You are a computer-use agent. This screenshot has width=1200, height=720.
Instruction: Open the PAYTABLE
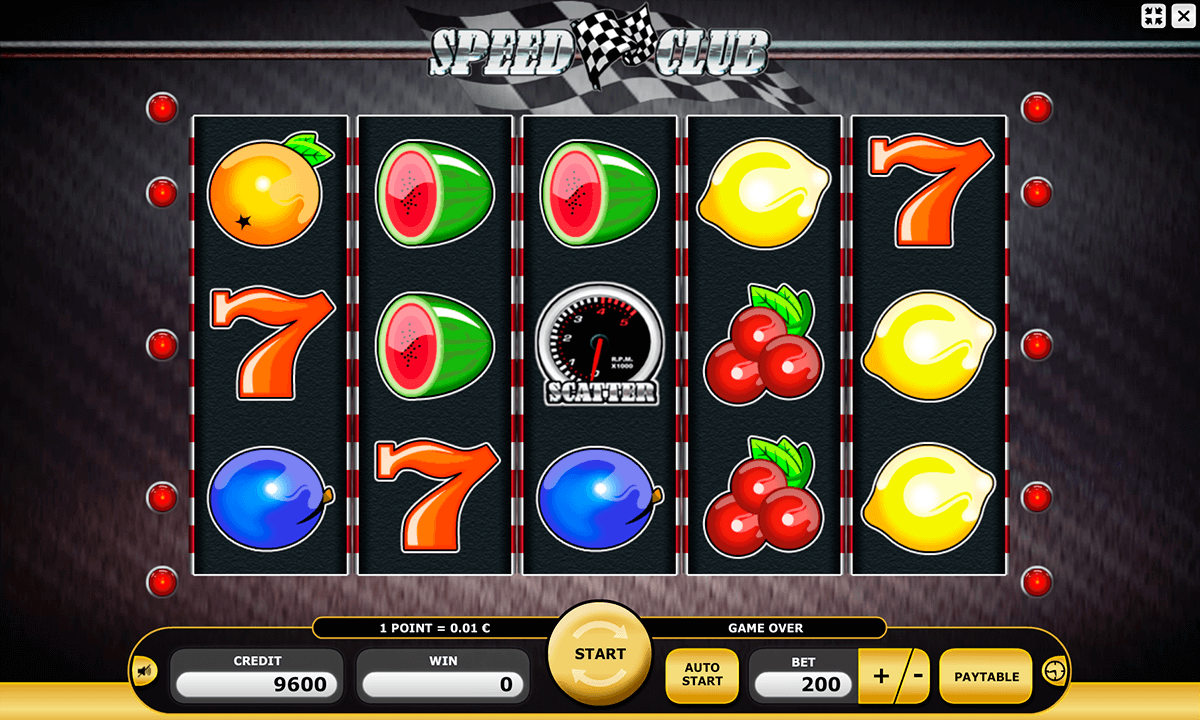point(986,676)
